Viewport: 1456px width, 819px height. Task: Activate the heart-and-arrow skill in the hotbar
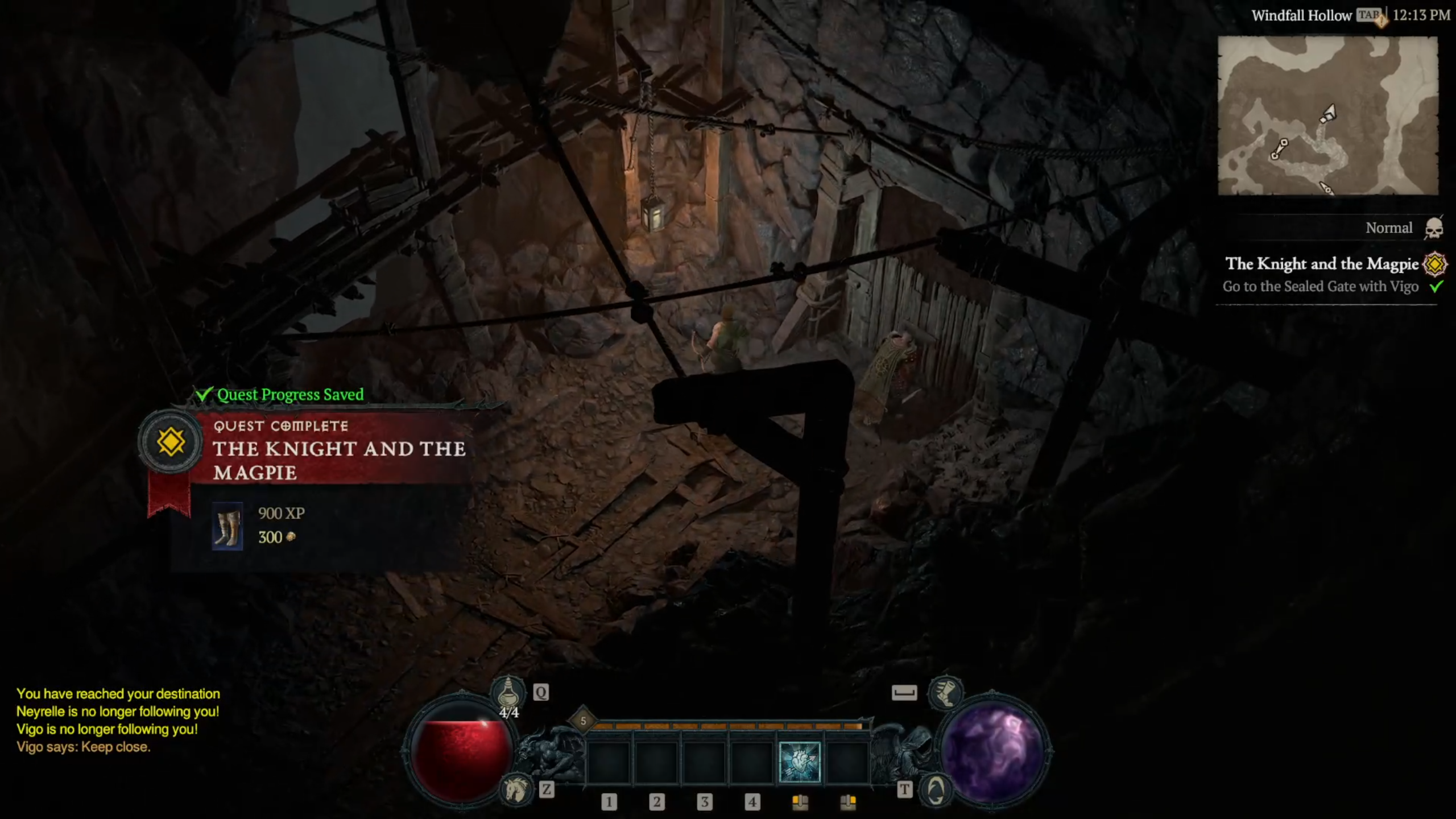(x=799, y=762)
